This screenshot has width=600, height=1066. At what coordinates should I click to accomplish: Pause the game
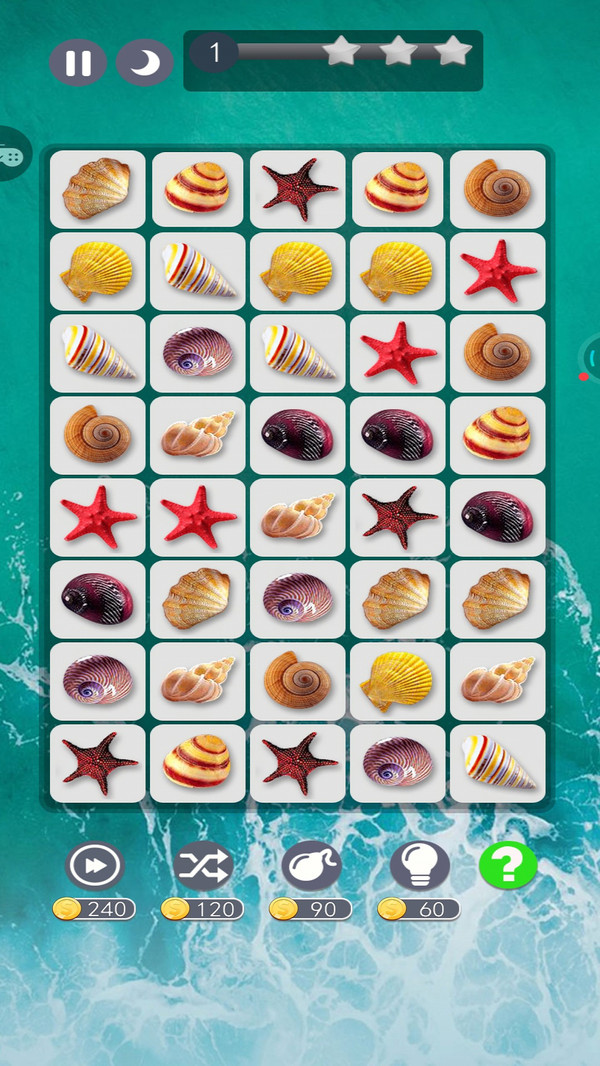coord(78,63)
